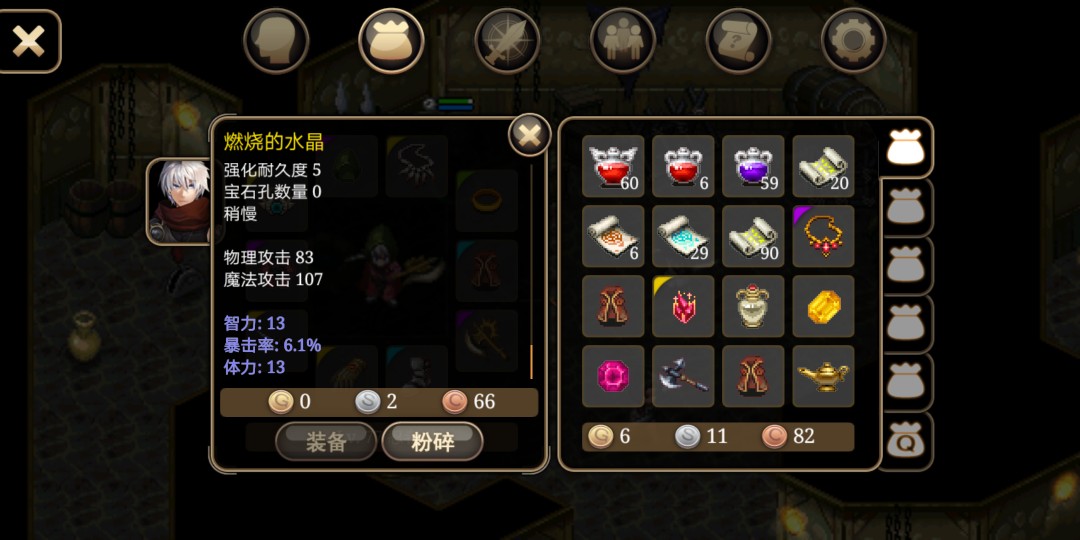
Task: Choose the scroll stack of 90
Action: tap(753, 236)
